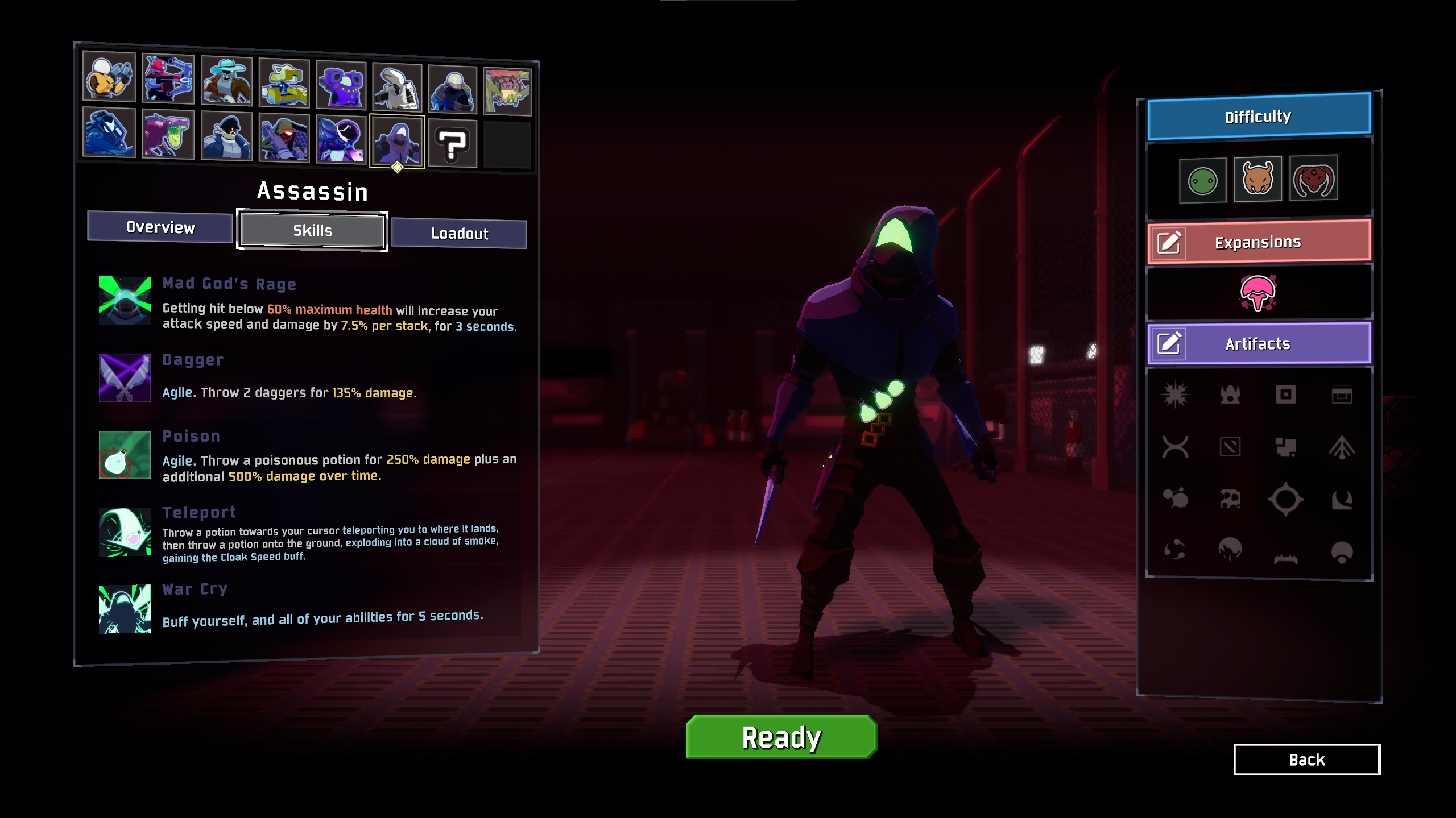Image resolution: width=1456 pixels, height=818 pixels.
Task: Choose the Huntress survivor with bow
Action: tap(168, 79)
